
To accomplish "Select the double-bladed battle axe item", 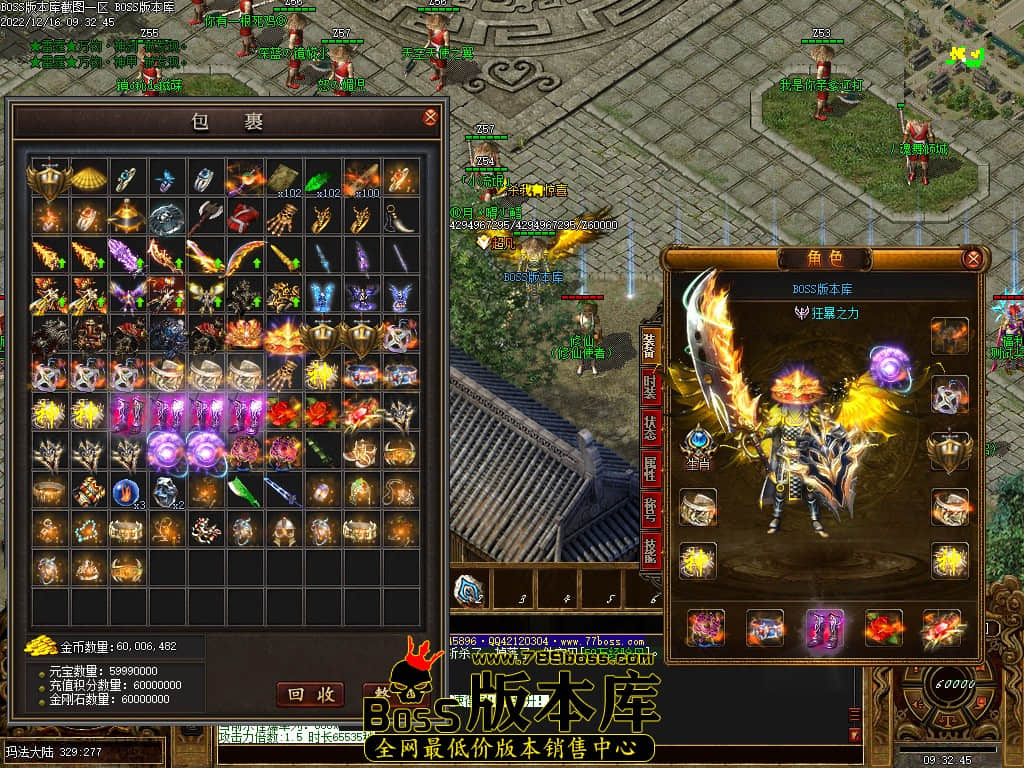I will click(205, 216).
